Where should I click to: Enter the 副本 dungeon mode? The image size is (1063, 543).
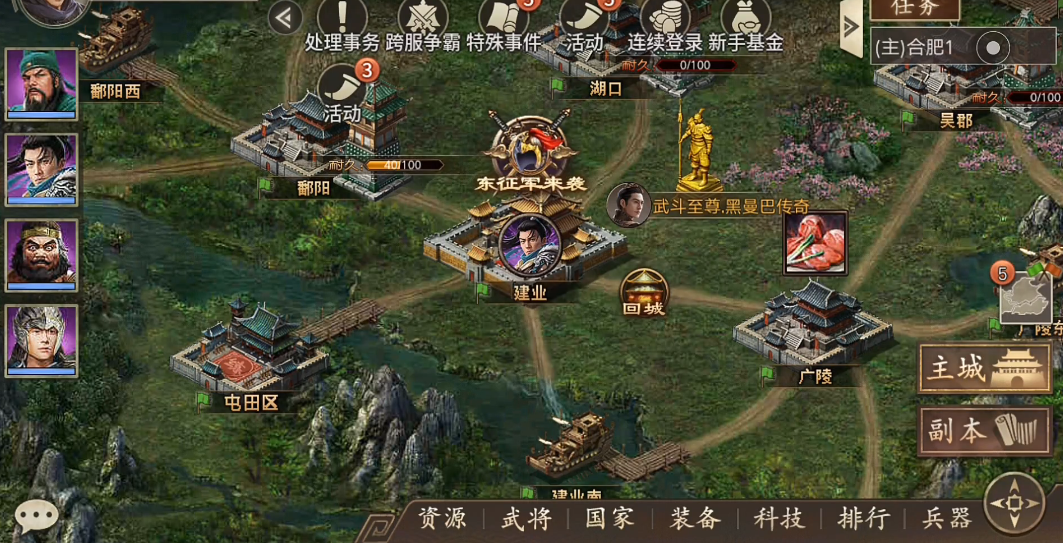click(984, 430)
